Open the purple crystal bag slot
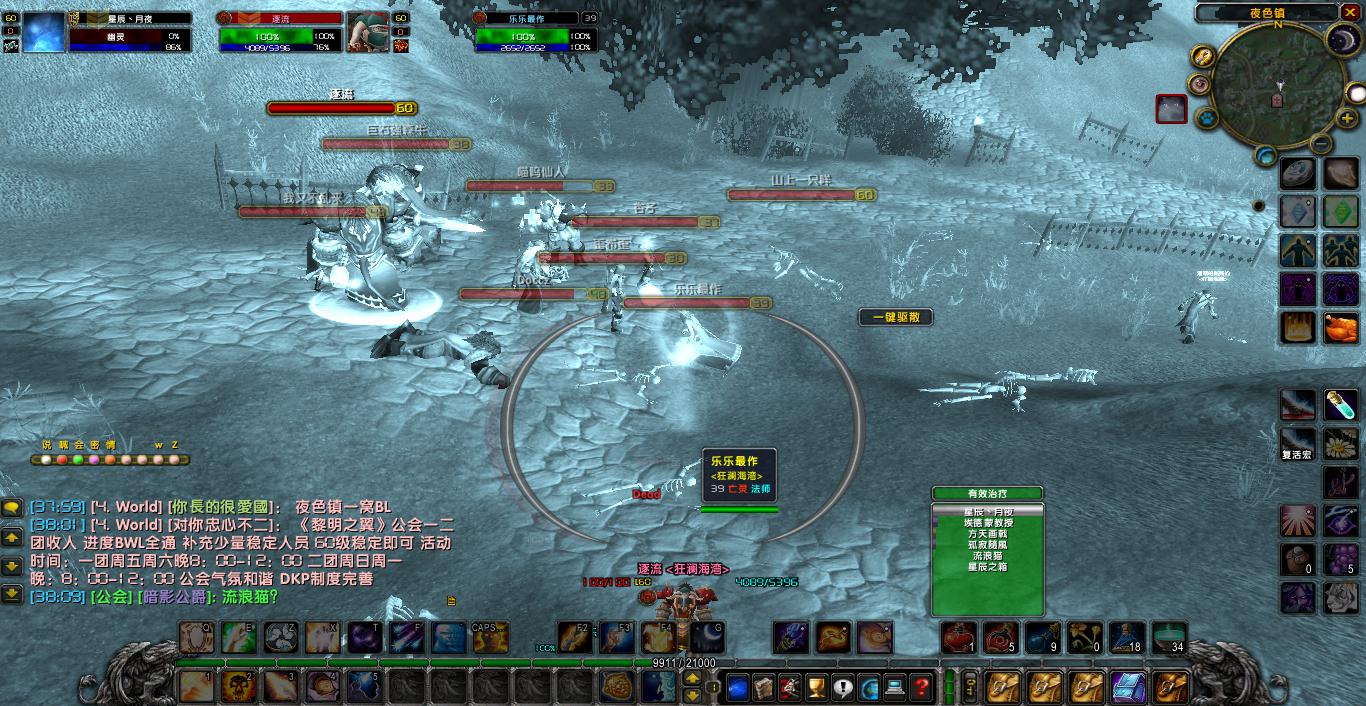The height and width of the screenshot is (706, 1366). point(1129,687)
